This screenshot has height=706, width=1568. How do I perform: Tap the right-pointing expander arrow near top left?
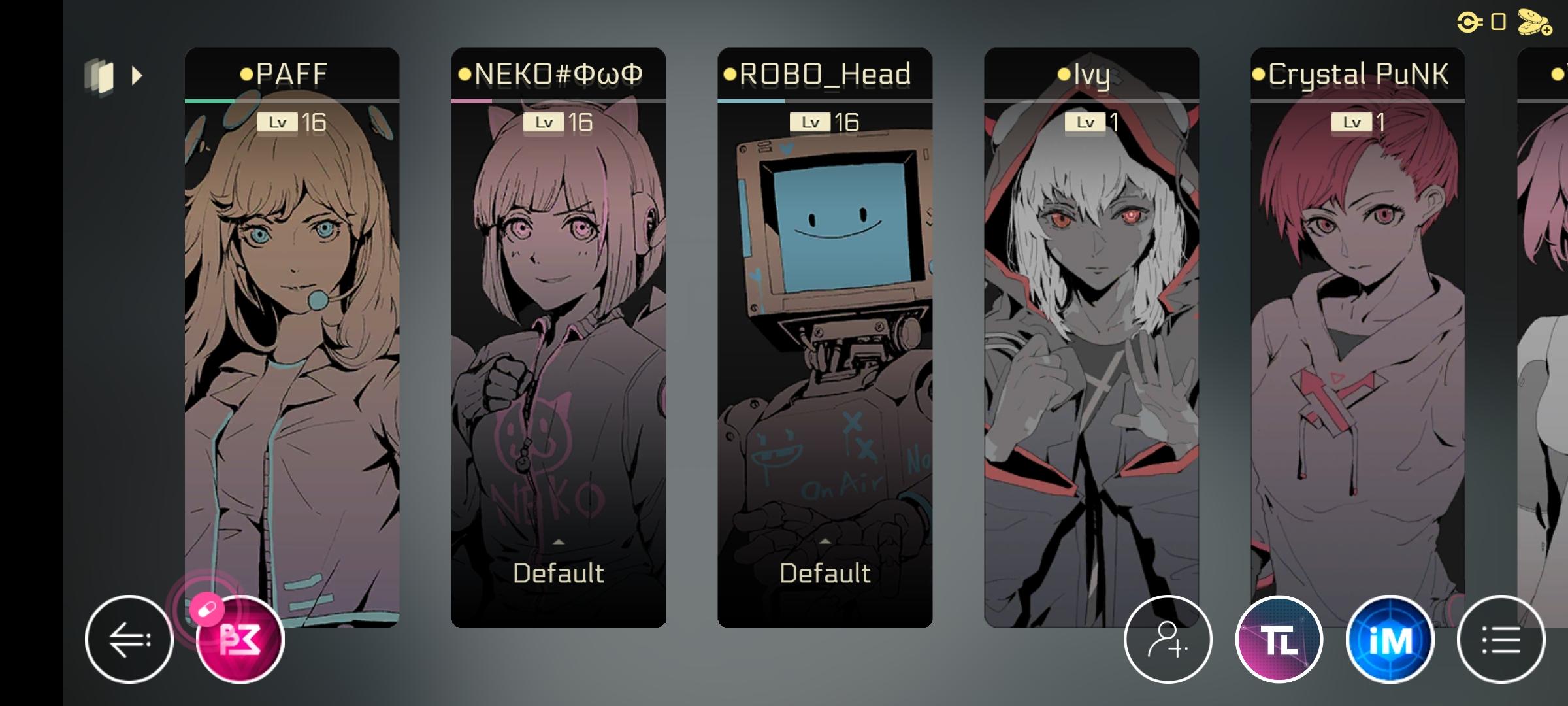pyautogui.click(x=138, y=76)
